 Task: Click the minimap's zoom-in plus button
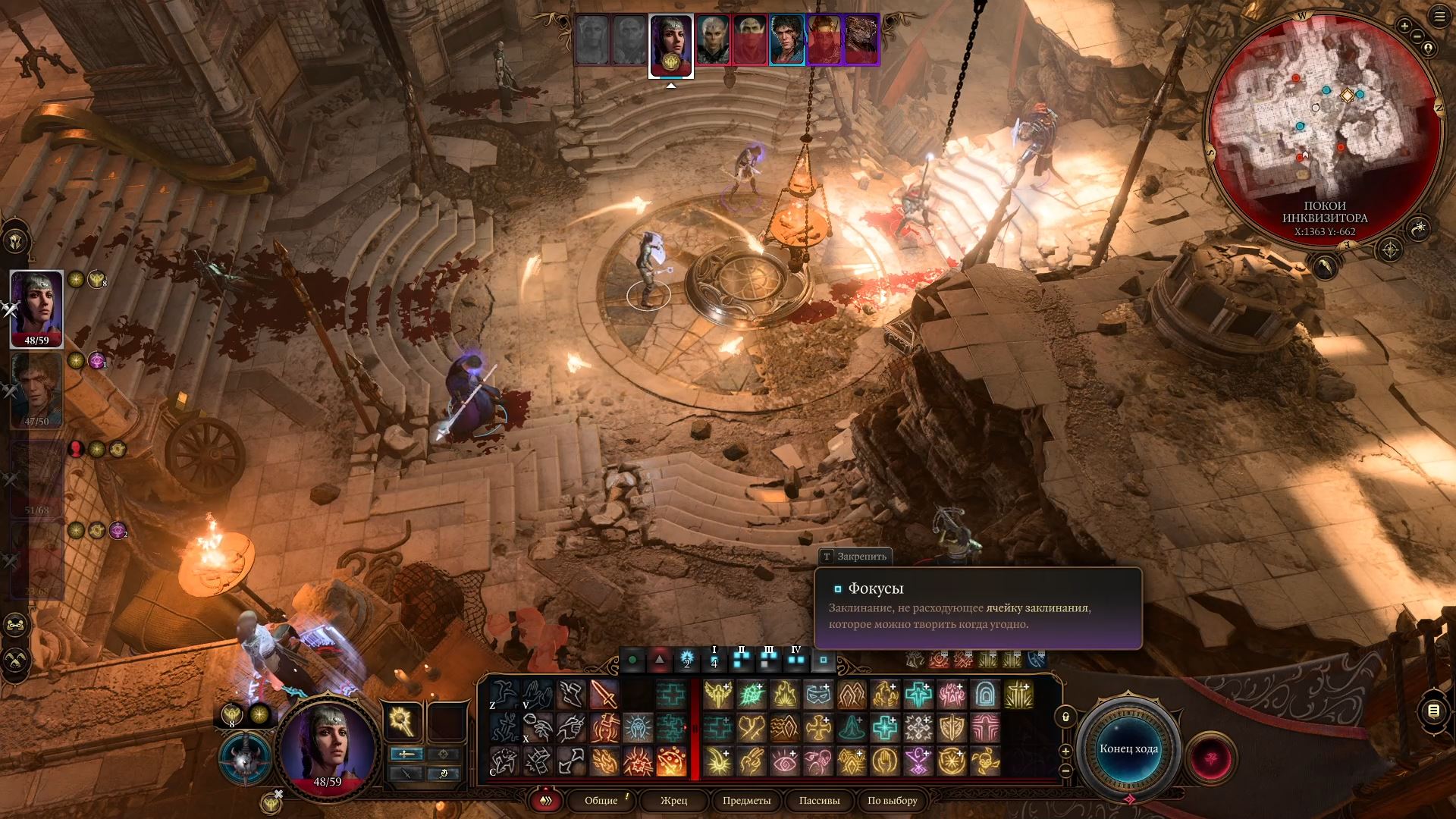[1404, 27]
